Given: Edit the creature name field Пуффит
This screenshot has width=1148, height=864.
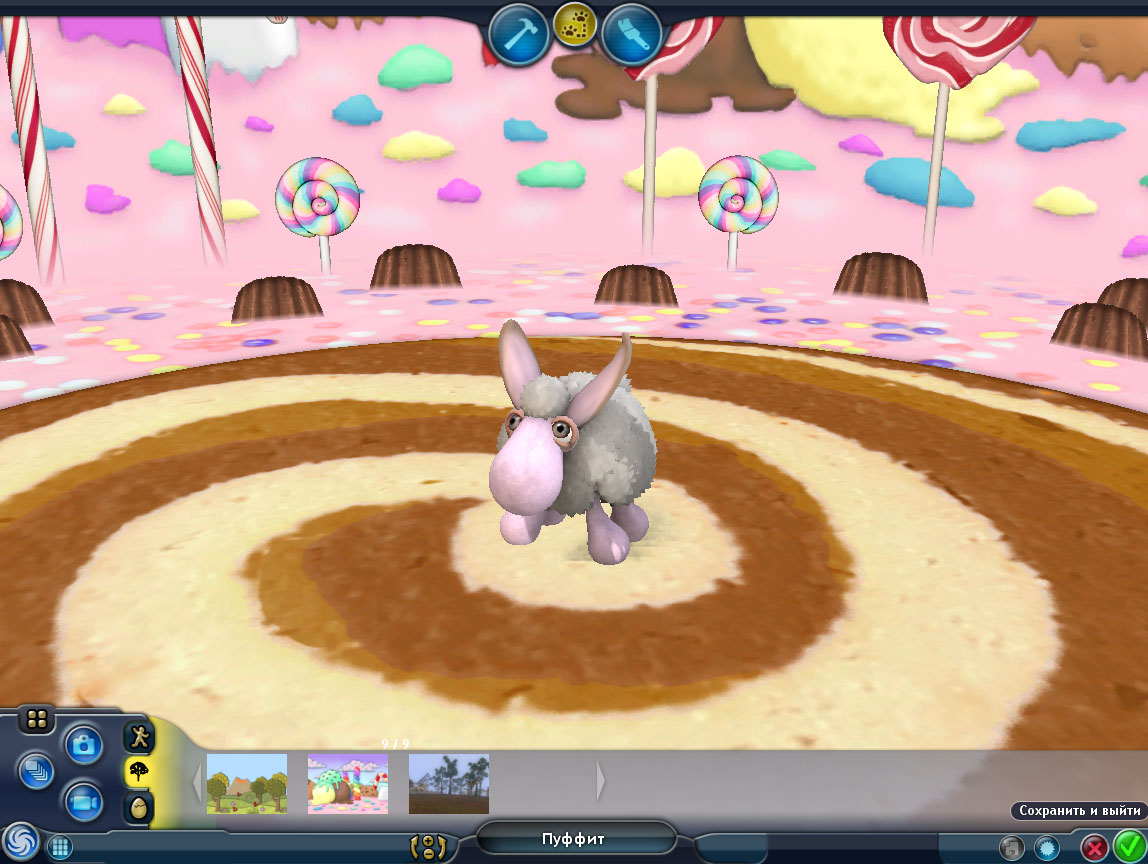Looking at the screenshot, I should (574, 839).
